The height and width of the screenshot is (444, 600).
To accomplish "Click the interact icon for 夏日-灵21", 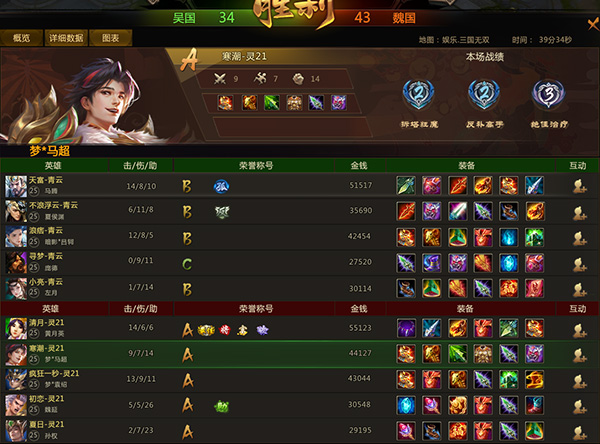I will click(x=578, y=430).
